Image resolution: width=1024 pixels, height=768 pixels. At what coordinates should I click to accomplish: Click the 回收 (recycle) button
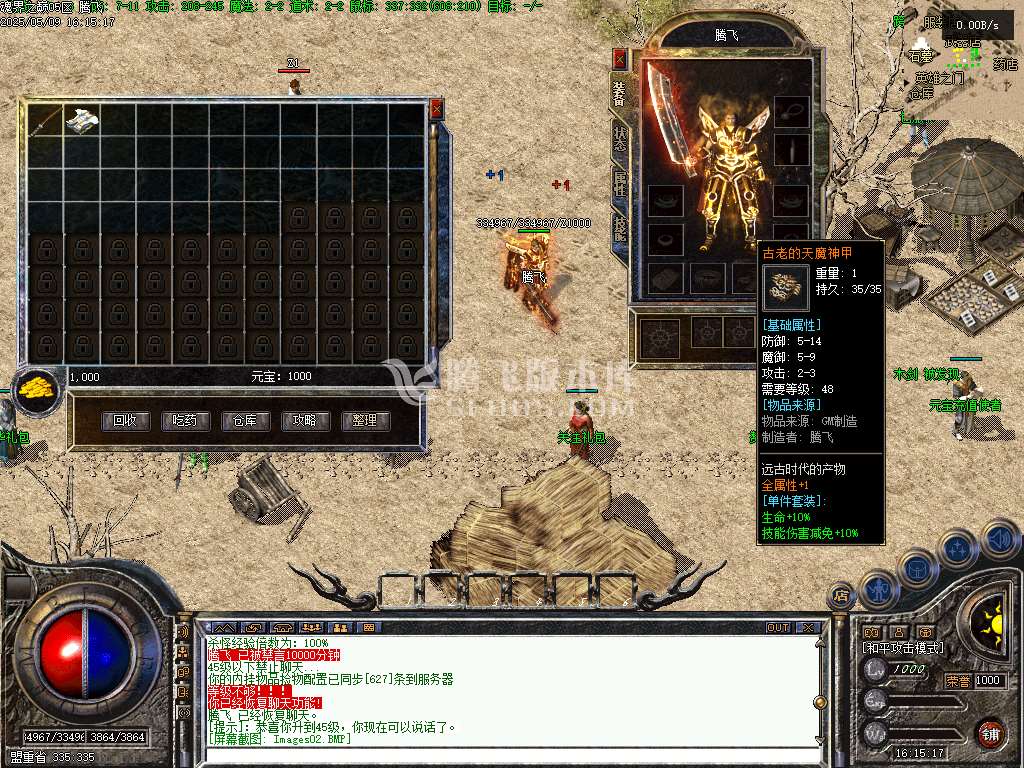125,421
